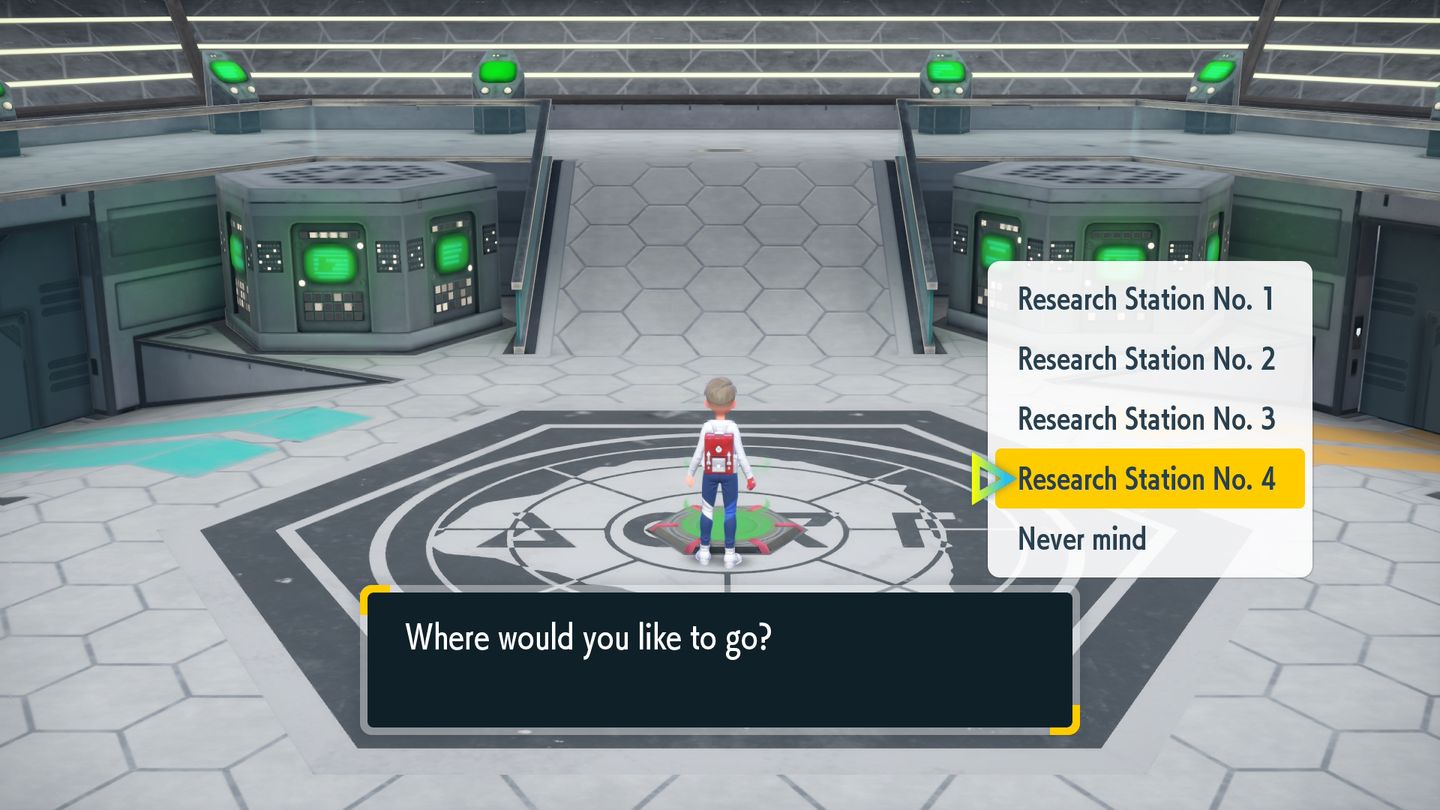Choose Research Station No. 2
1440x810 pixels.
1146,359
